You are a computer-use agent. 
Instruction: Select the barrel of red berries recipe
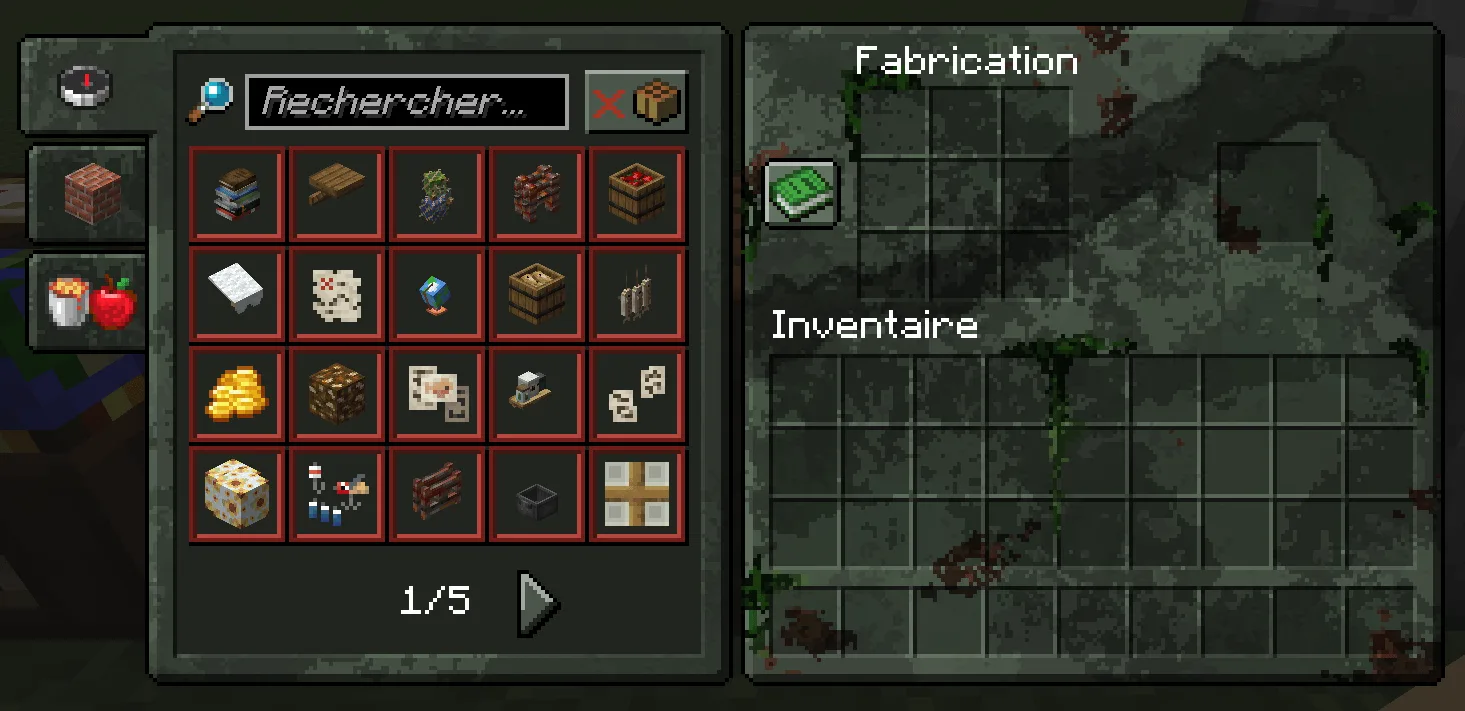click(x=637, y=195)
